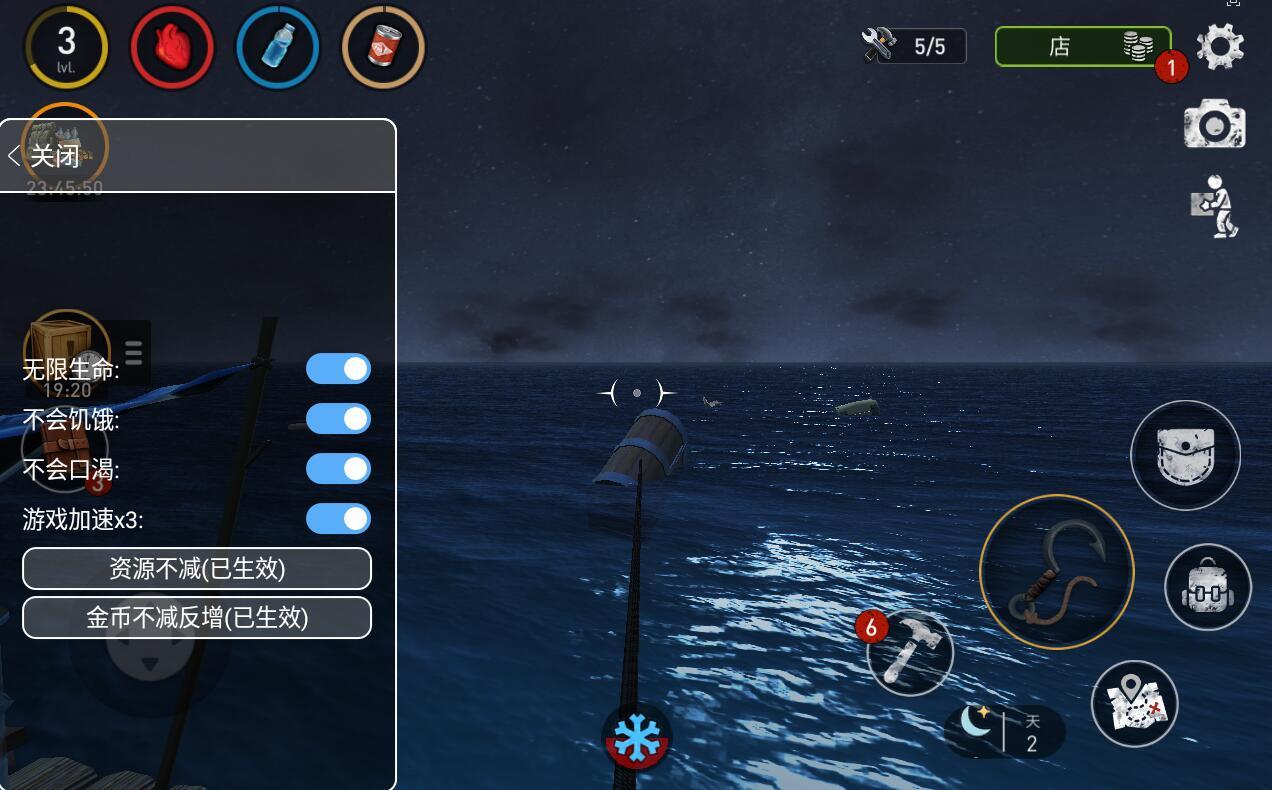Open the treasure map icon
Screen dimensions: 1272x790
point(1134,704)
